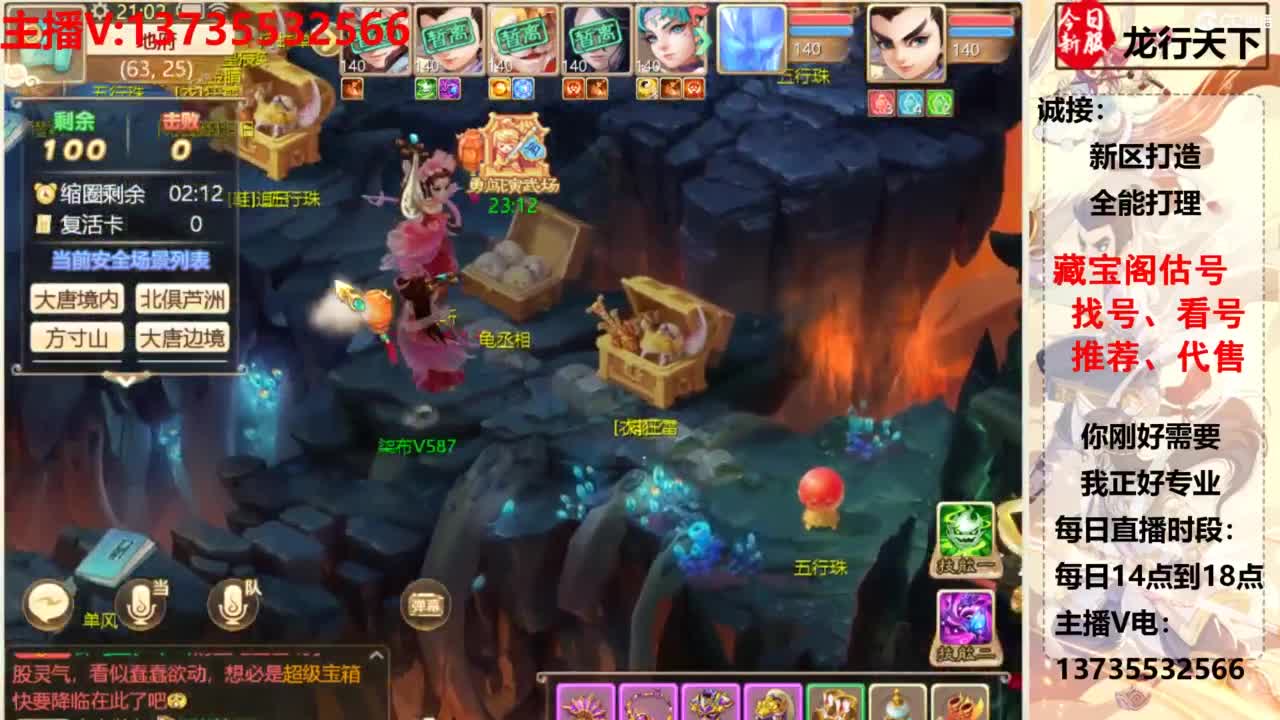Expand the party list via the green arrow
The height and width of the screenshot is (720, 1280).
click(x=702, y=38)
